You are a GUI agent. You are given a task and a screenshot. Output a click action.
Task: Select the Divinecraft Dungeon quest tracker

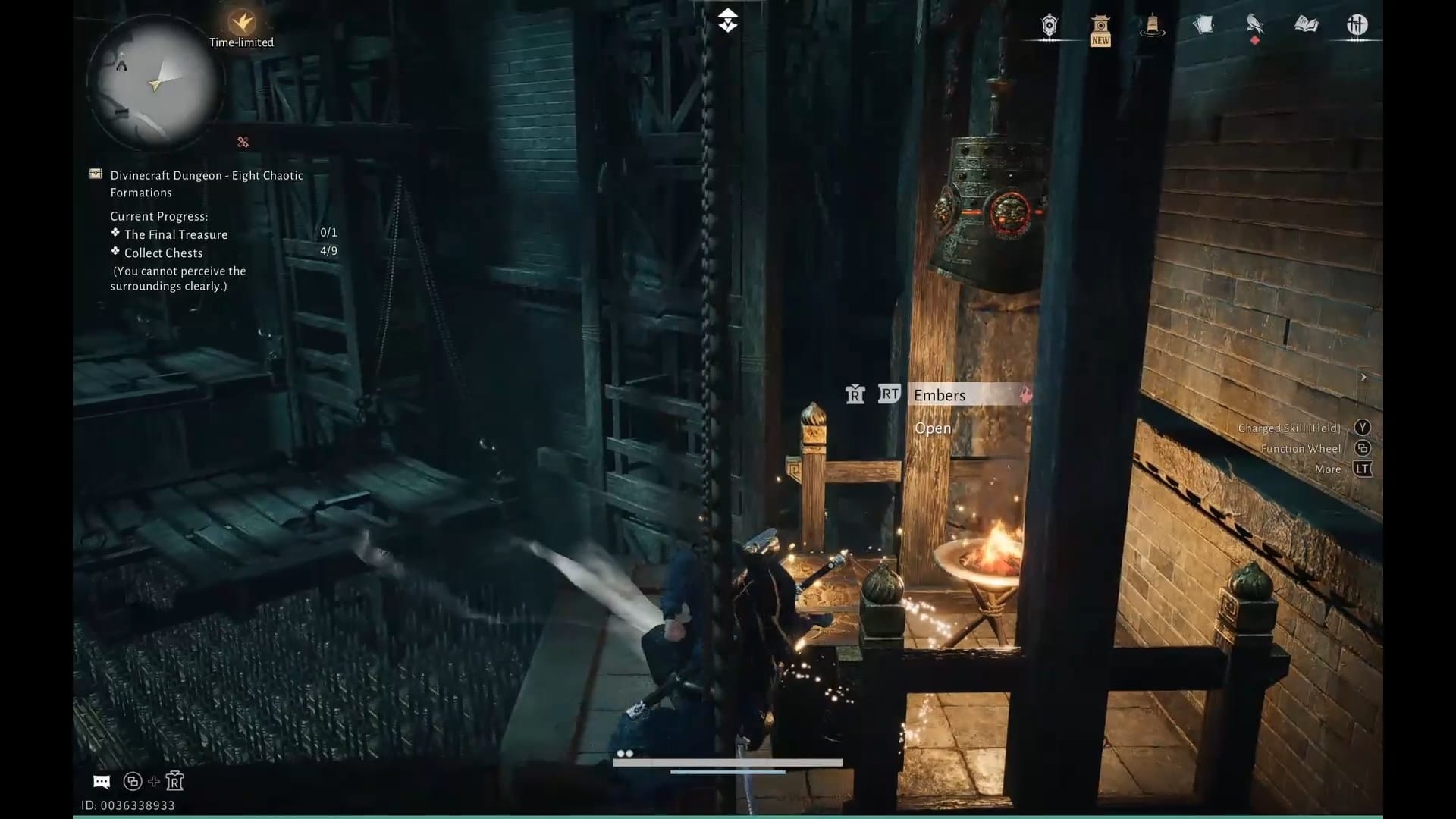pyautogui.click(x=206, y=184)
